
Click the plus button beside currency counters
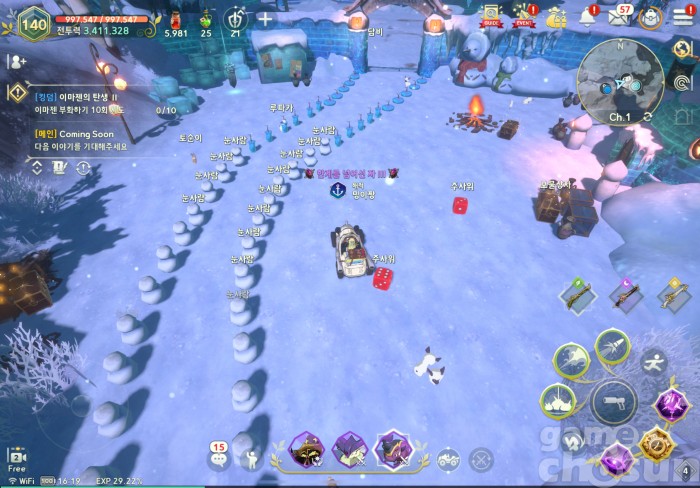tap(265, 19)
